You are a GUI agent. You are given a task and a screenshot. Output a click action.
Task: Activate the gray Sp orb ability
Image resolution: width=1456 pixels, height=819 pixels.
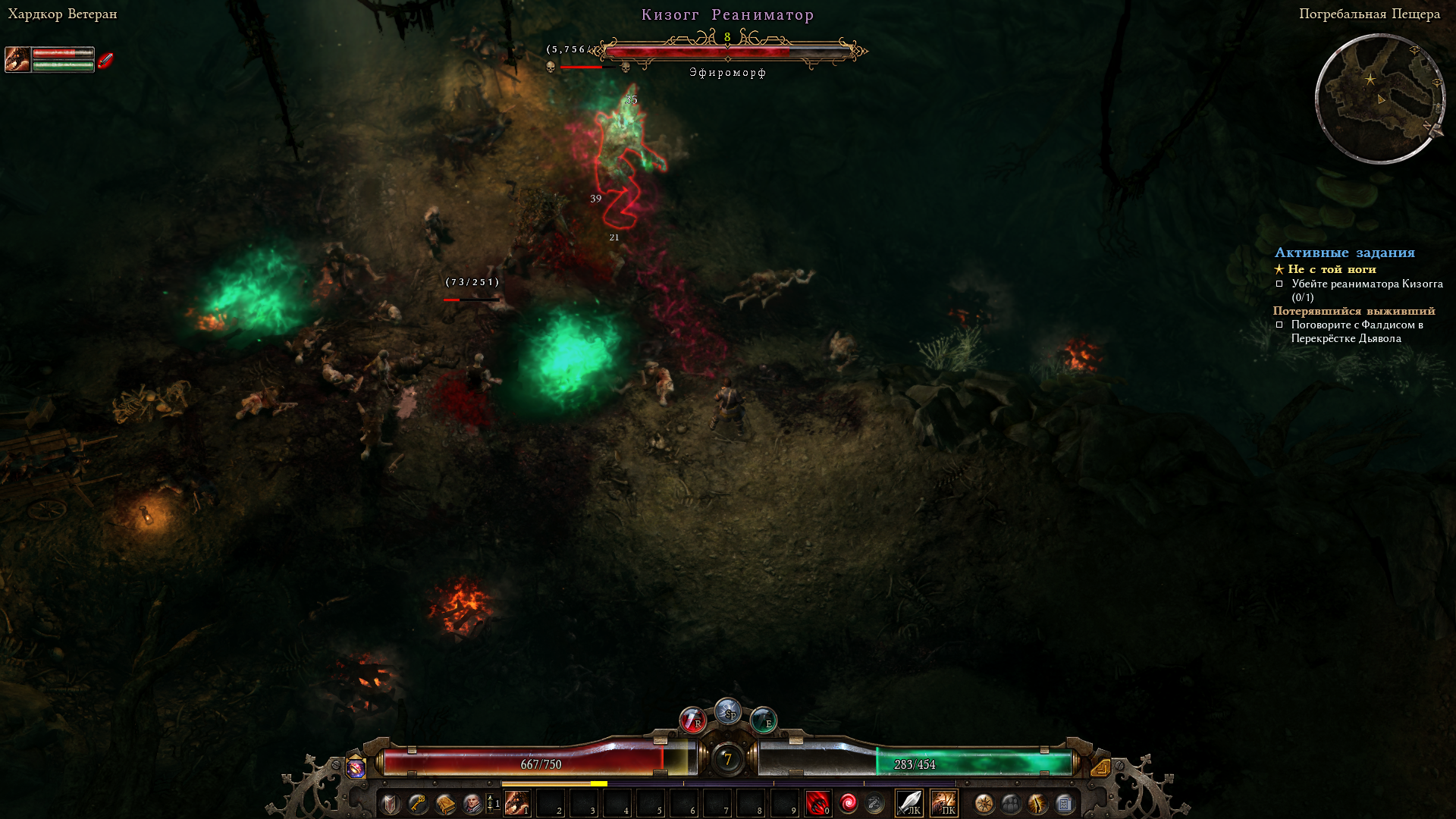[x=728, y=711]
